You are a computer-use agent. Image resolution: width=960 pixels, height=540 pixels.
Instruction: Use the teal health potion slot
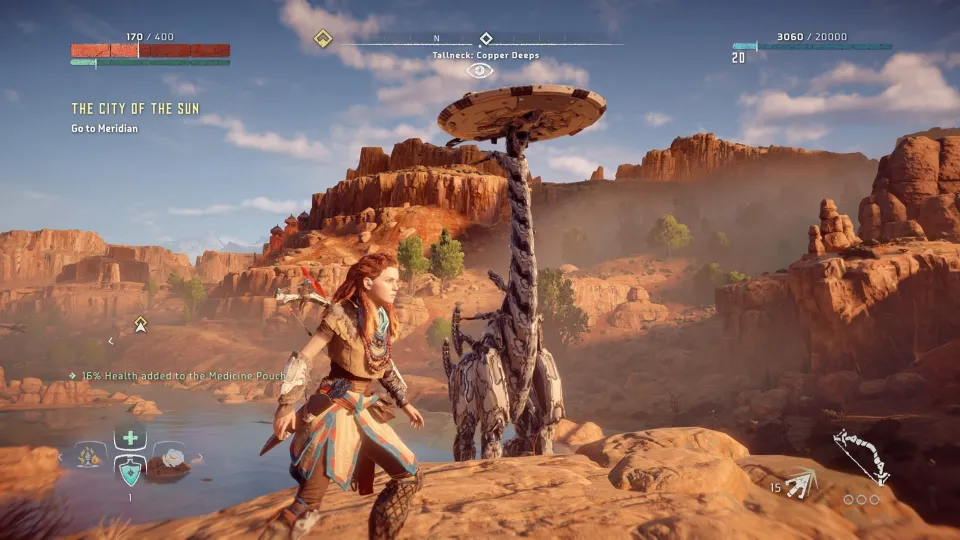pyautogui.click(x=130, y=470)
